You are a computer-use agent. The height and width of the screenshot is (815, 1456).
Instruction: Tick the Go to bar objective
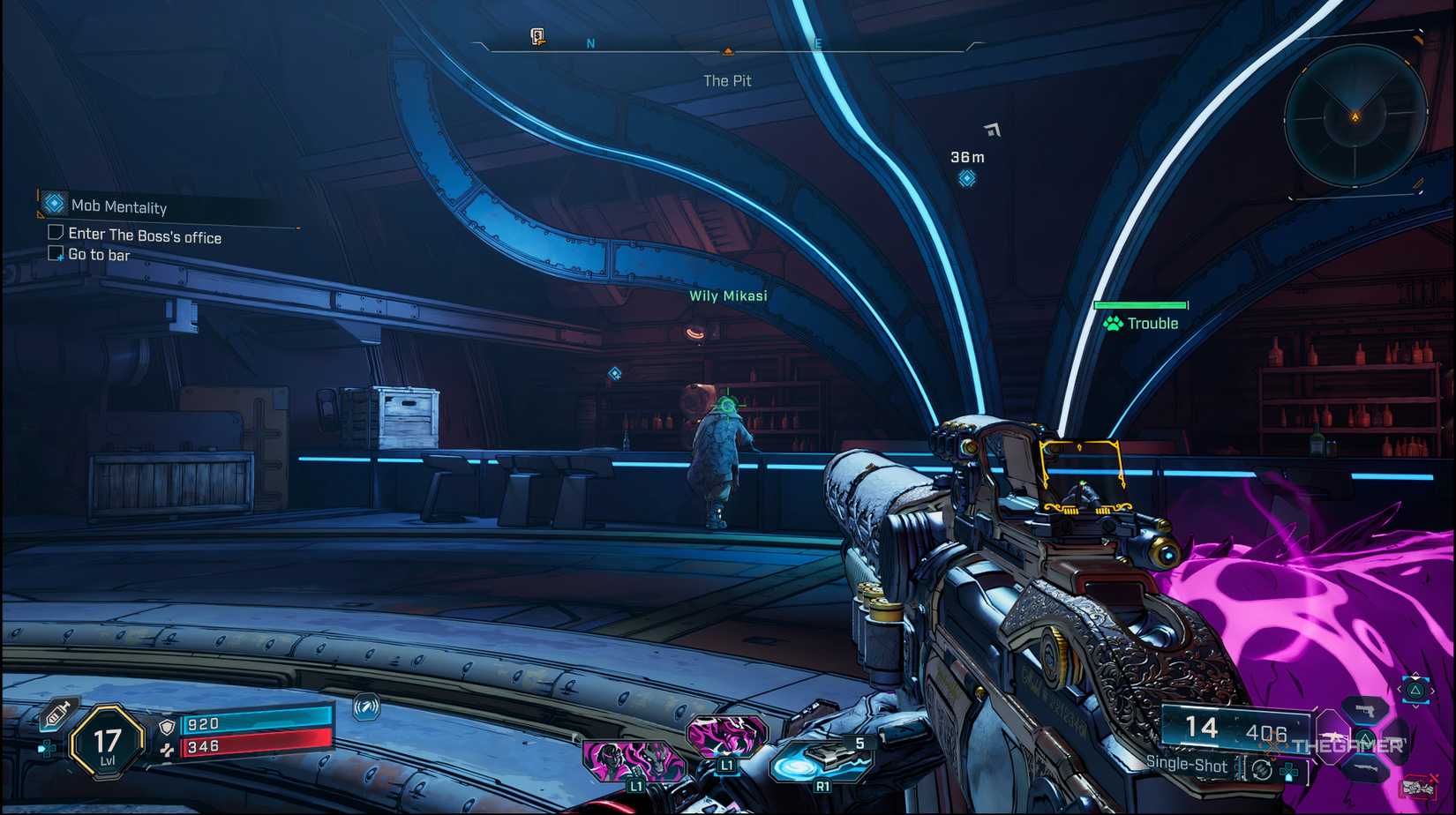[x=56, y=254]
